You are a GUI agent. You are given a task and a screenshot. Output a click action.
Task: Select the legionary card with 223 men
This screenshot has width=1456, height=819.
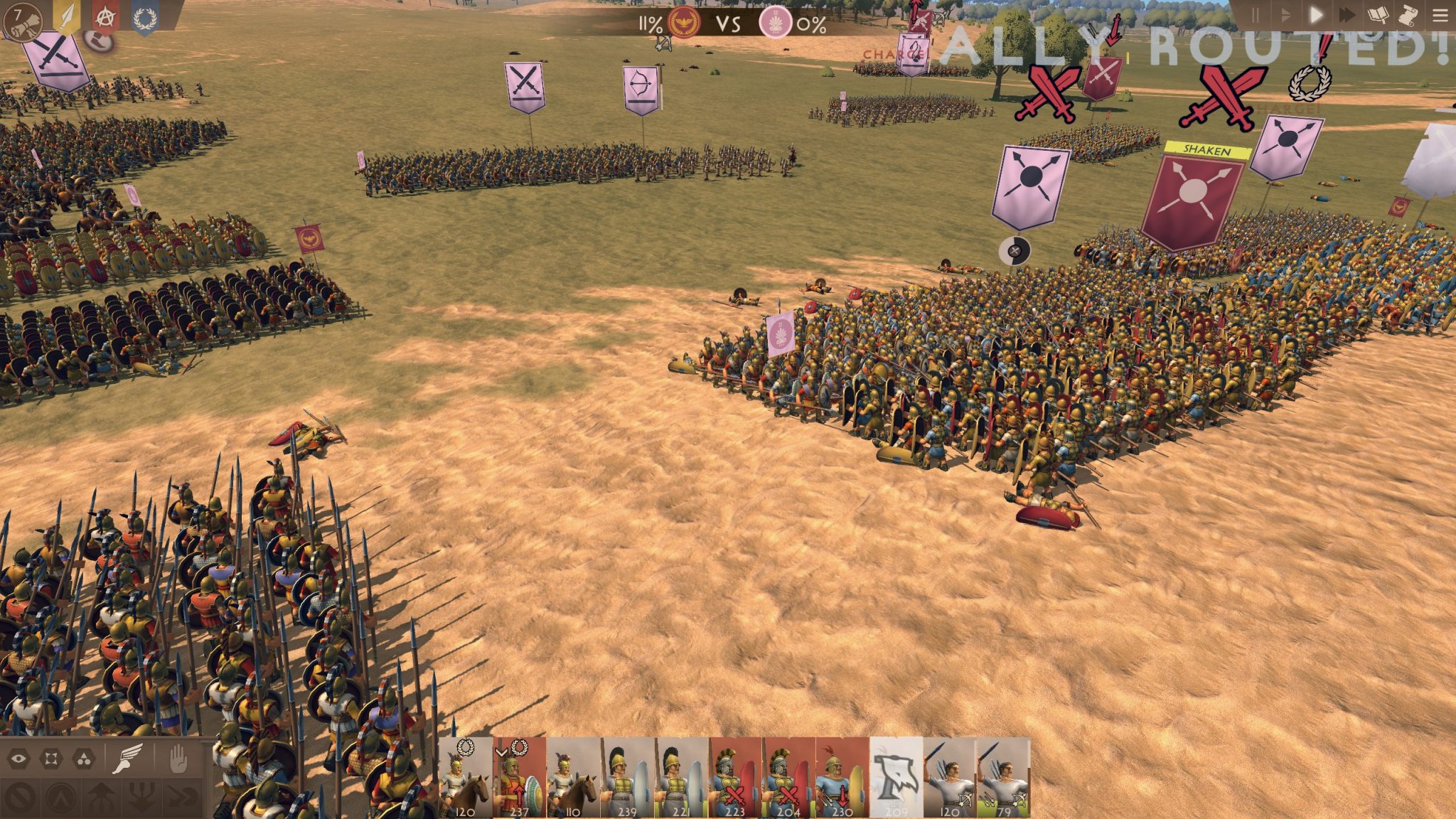[x=735, y=778]
